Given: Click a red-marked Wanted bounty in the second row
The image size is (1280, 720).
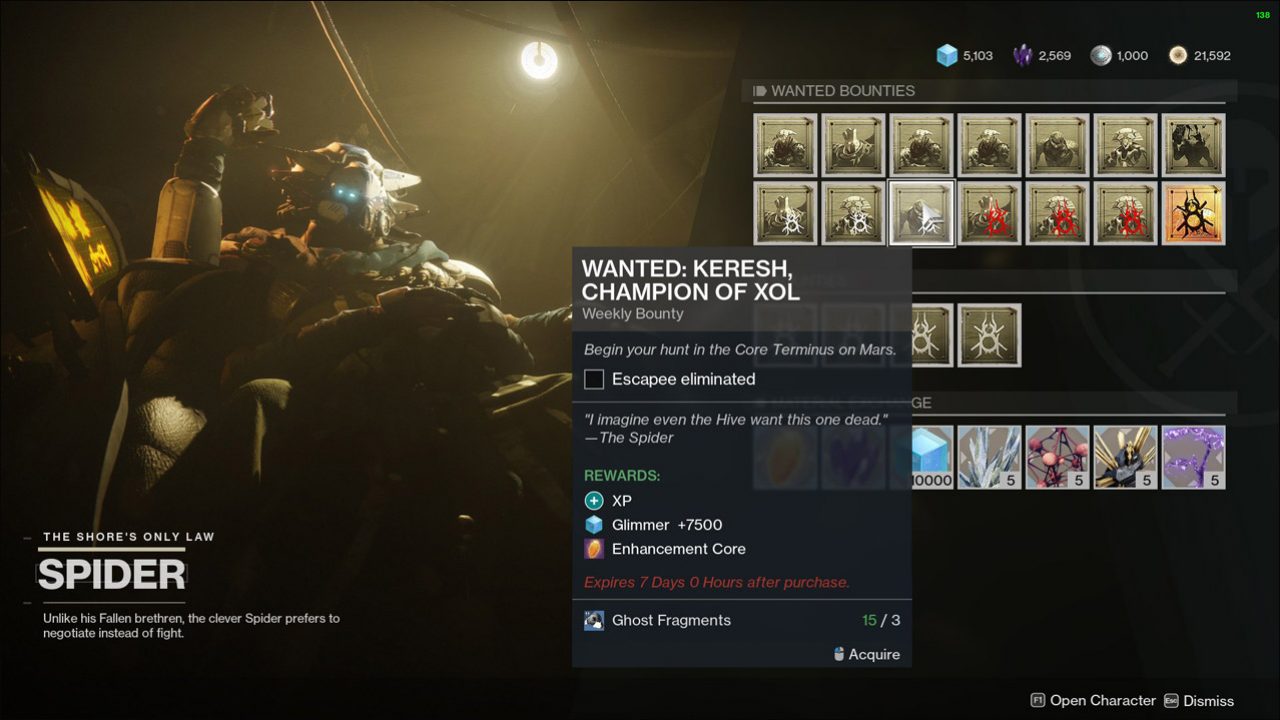Looking at the screenshot, I should (990, 213).
